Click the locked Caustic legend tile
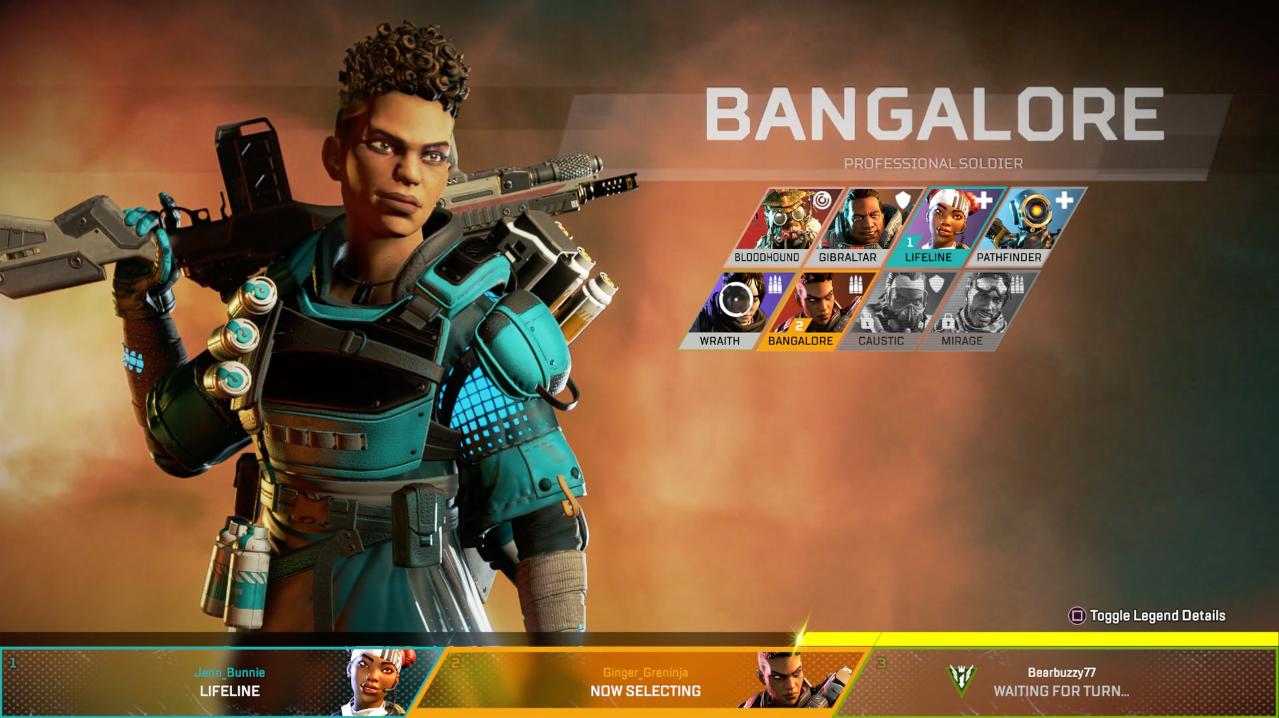The image size is (1279, 718). pos(895,310)
